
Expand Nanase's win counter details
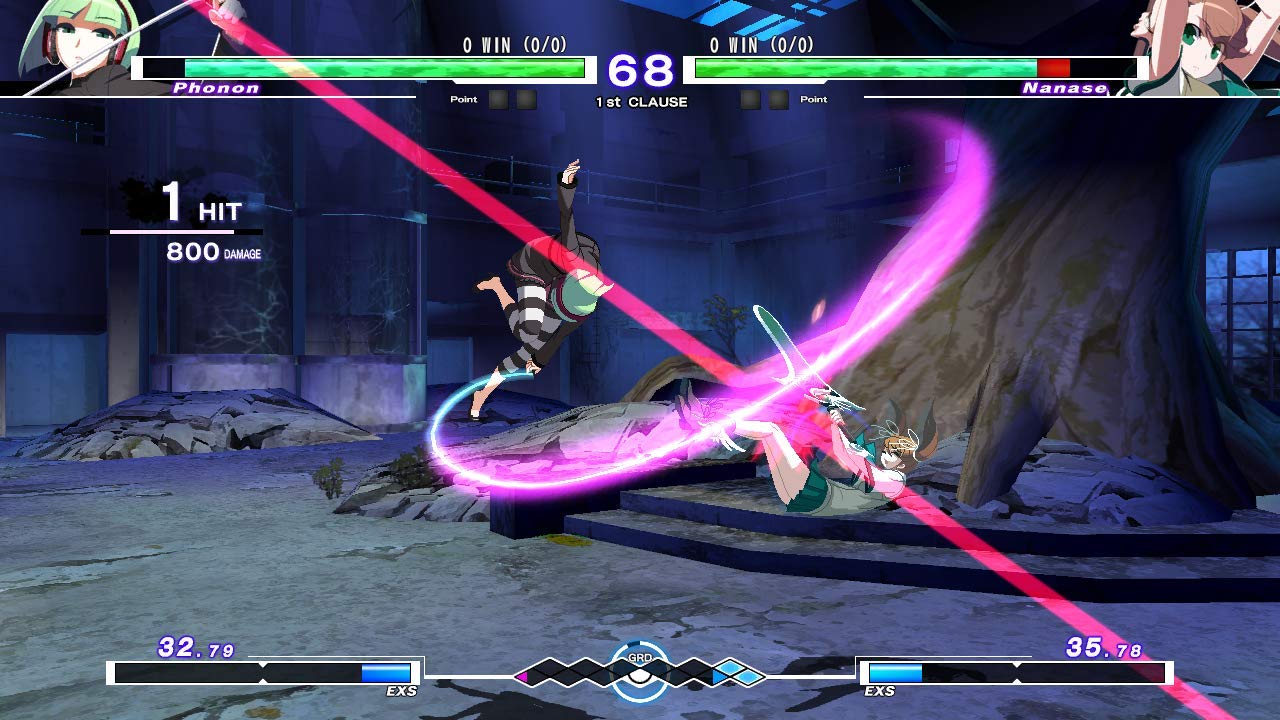tap(762, 45)
